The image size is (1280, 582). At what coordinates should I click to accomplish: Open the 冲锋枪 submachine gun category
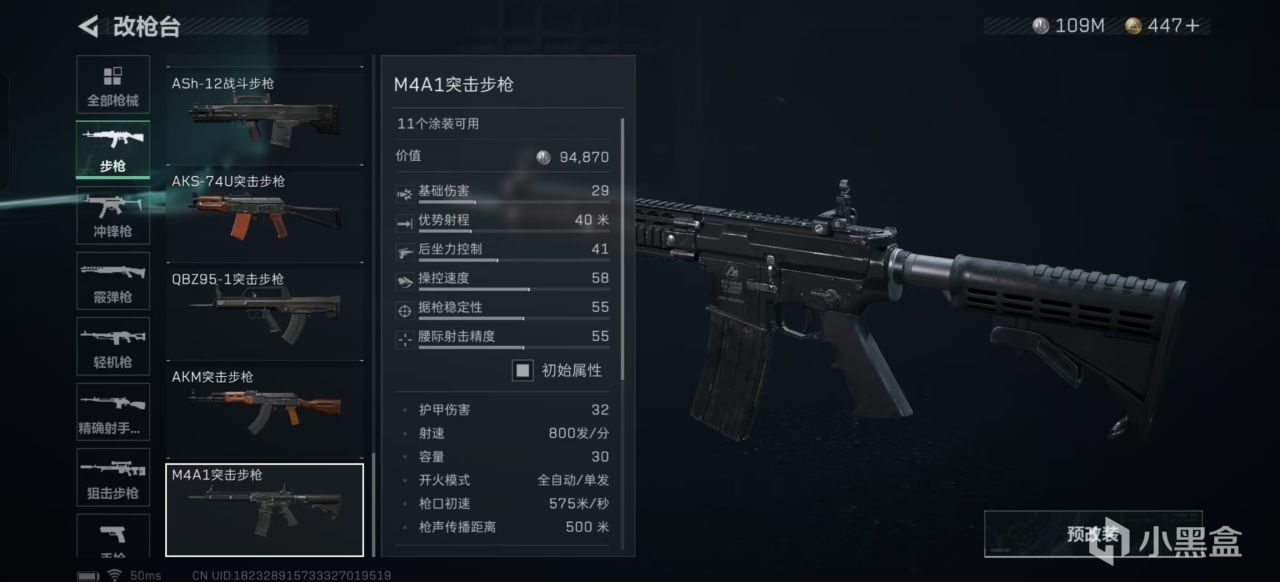pos(113,216)
